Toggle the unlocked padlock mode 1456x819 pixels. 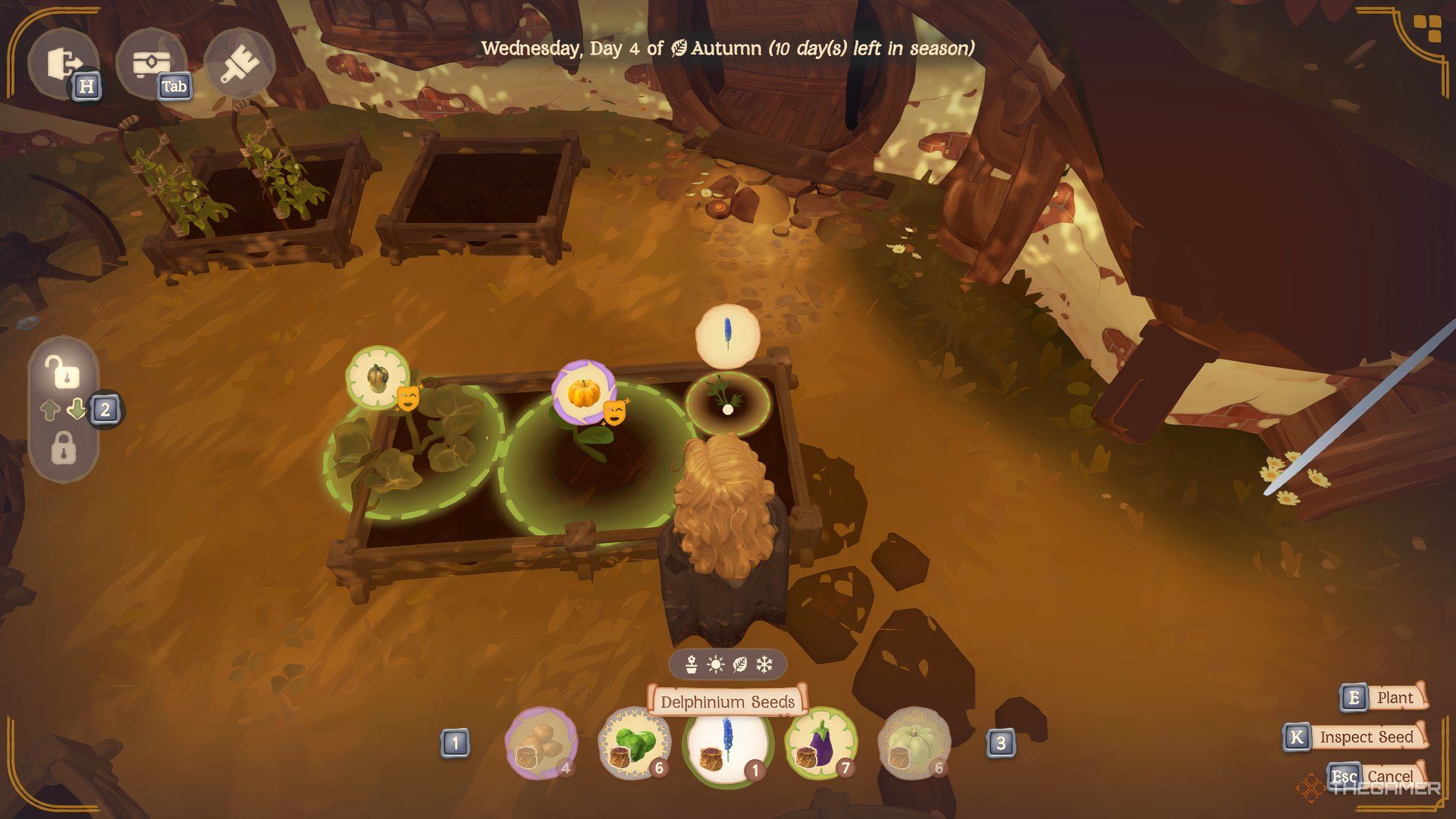coord(64,372)
